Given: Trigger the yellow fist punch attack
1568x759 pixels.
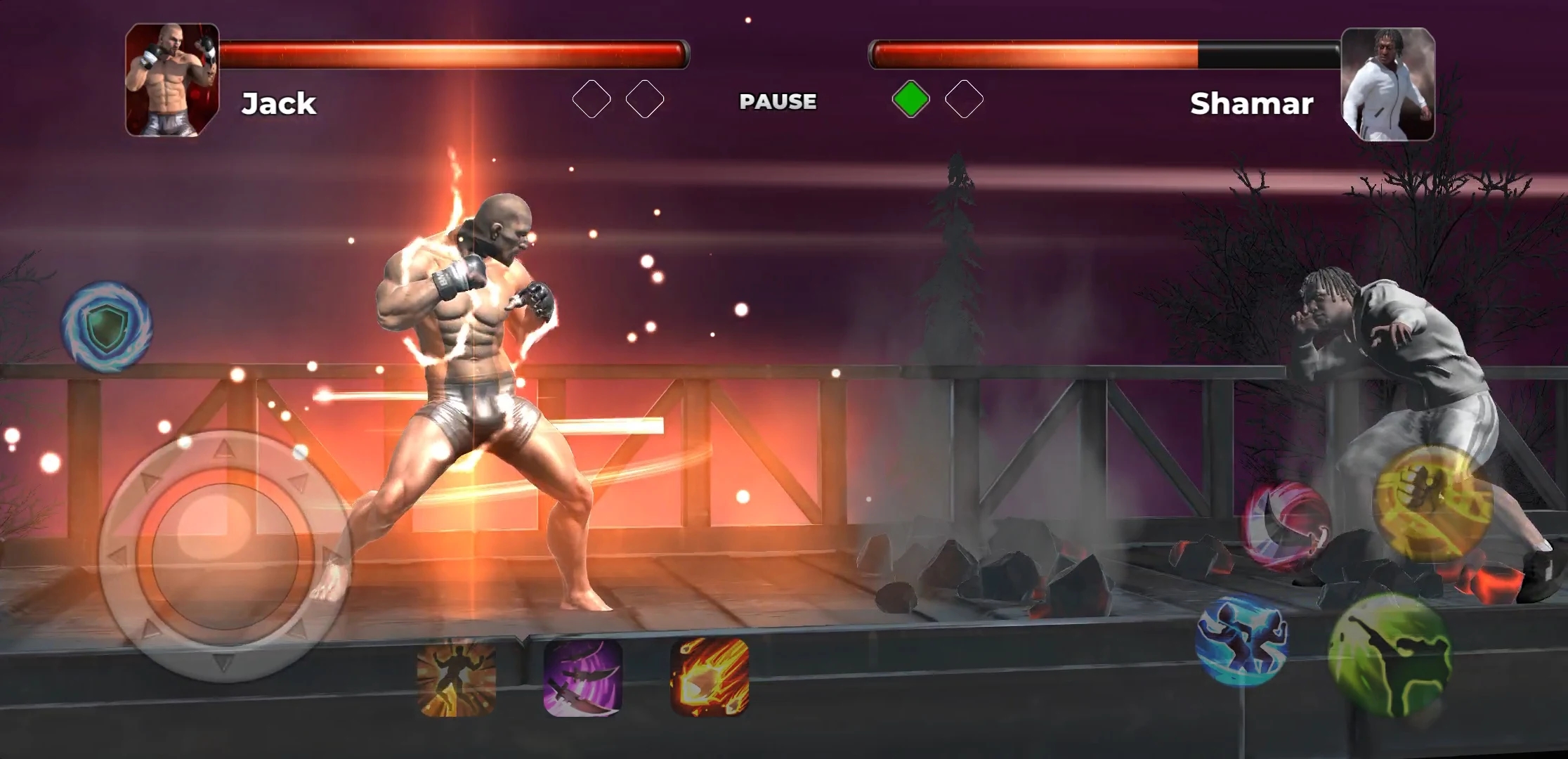Looking at the screenshot, I should (x=1433, y=503).
